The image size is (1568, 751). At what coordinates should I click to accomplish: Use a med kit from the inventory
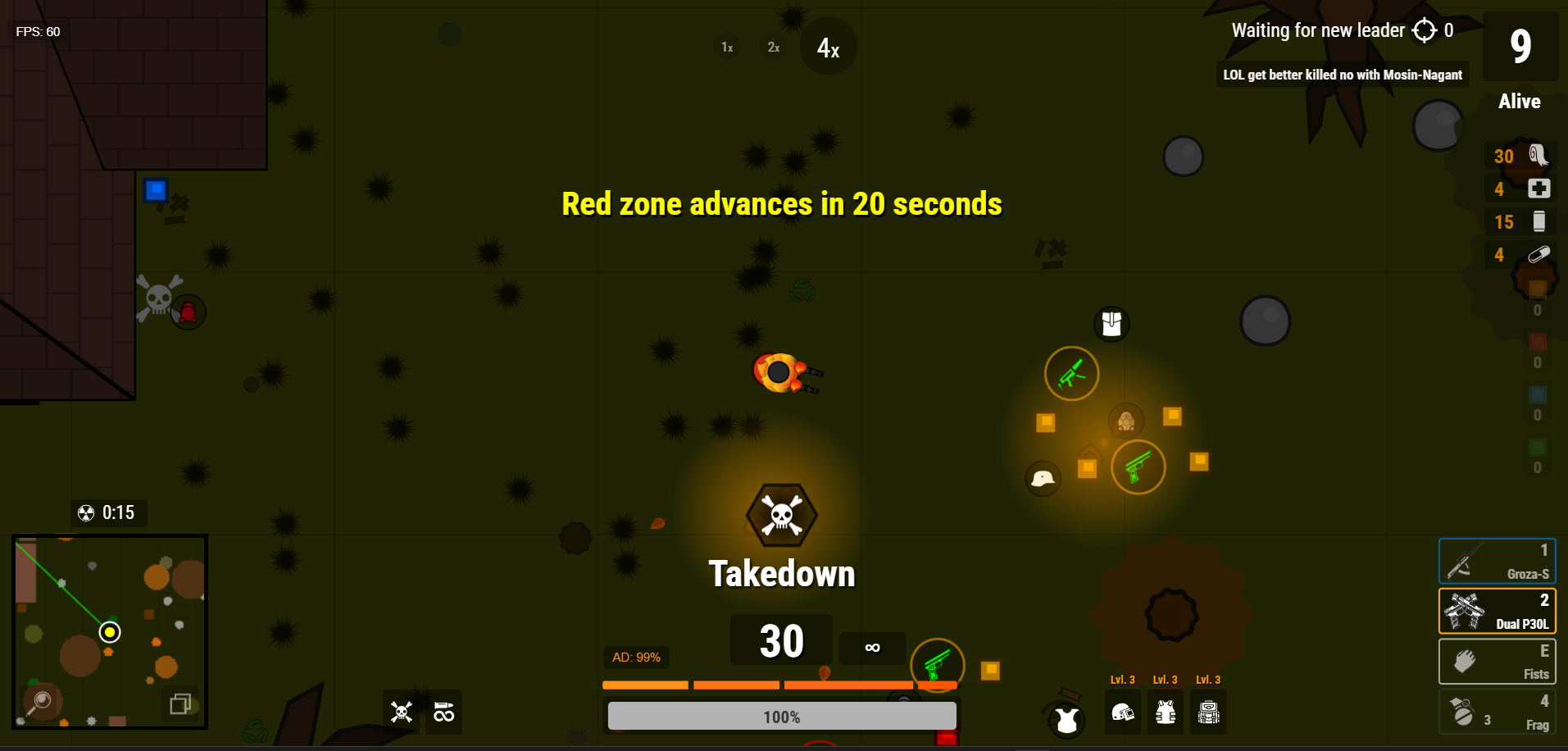coord(1538,189)
